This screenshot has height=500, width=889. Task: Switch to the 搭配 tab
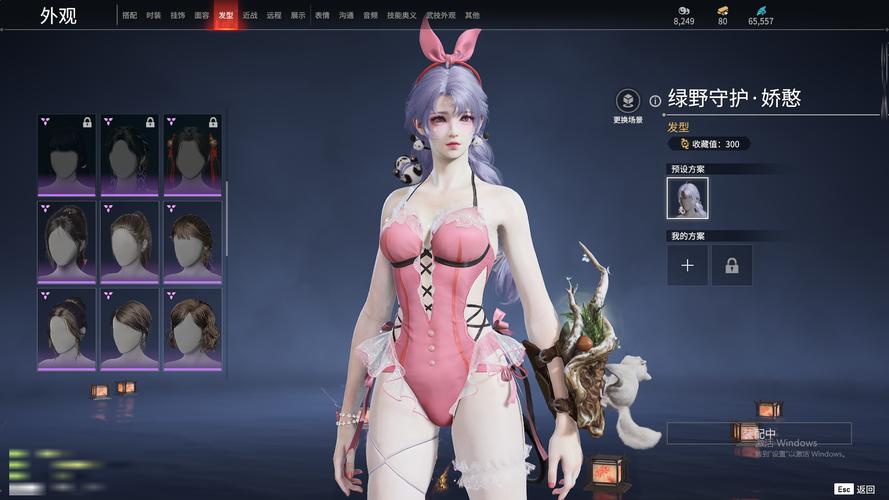pyautogui.click(x=130, y=16)
